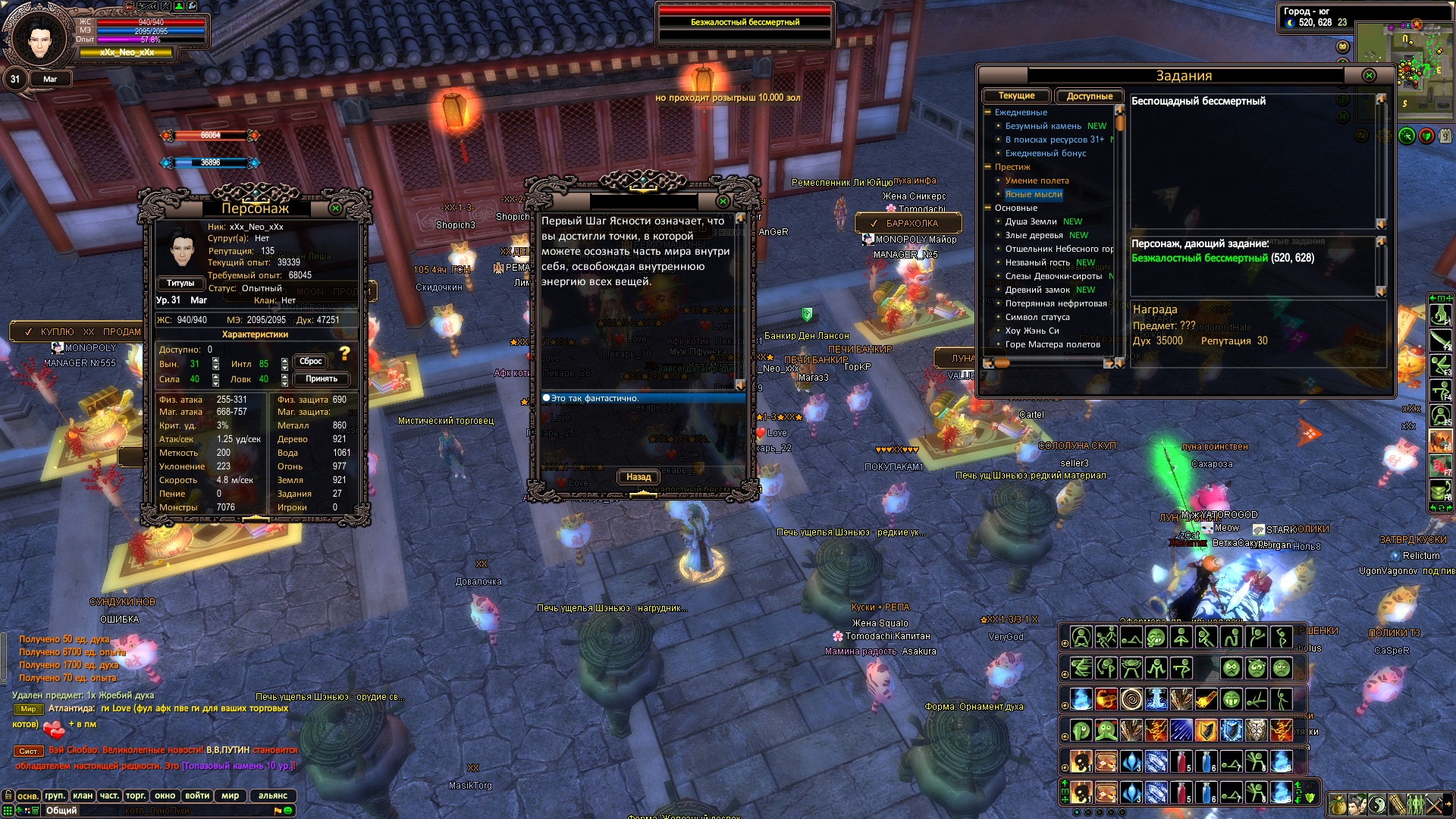Open the Титулы titles list

coord(180,284)
